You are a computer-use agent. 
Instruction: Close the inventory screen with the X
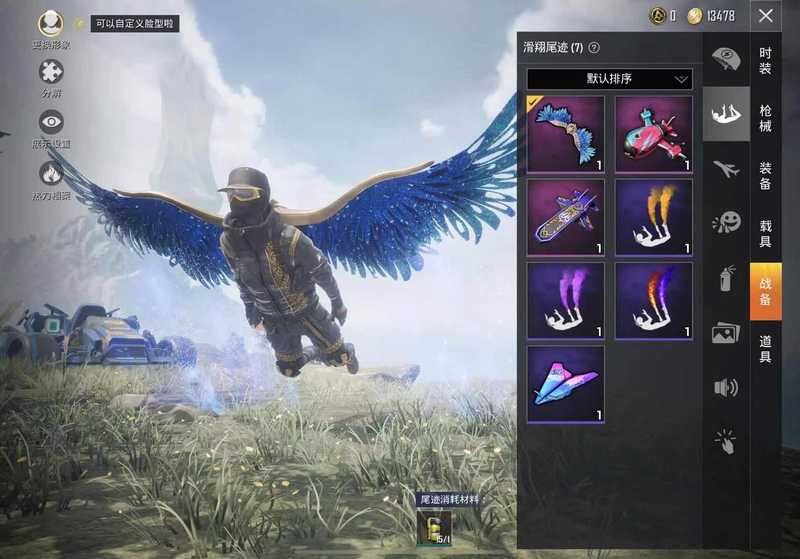pyautogui.click(x=765, y=16)
